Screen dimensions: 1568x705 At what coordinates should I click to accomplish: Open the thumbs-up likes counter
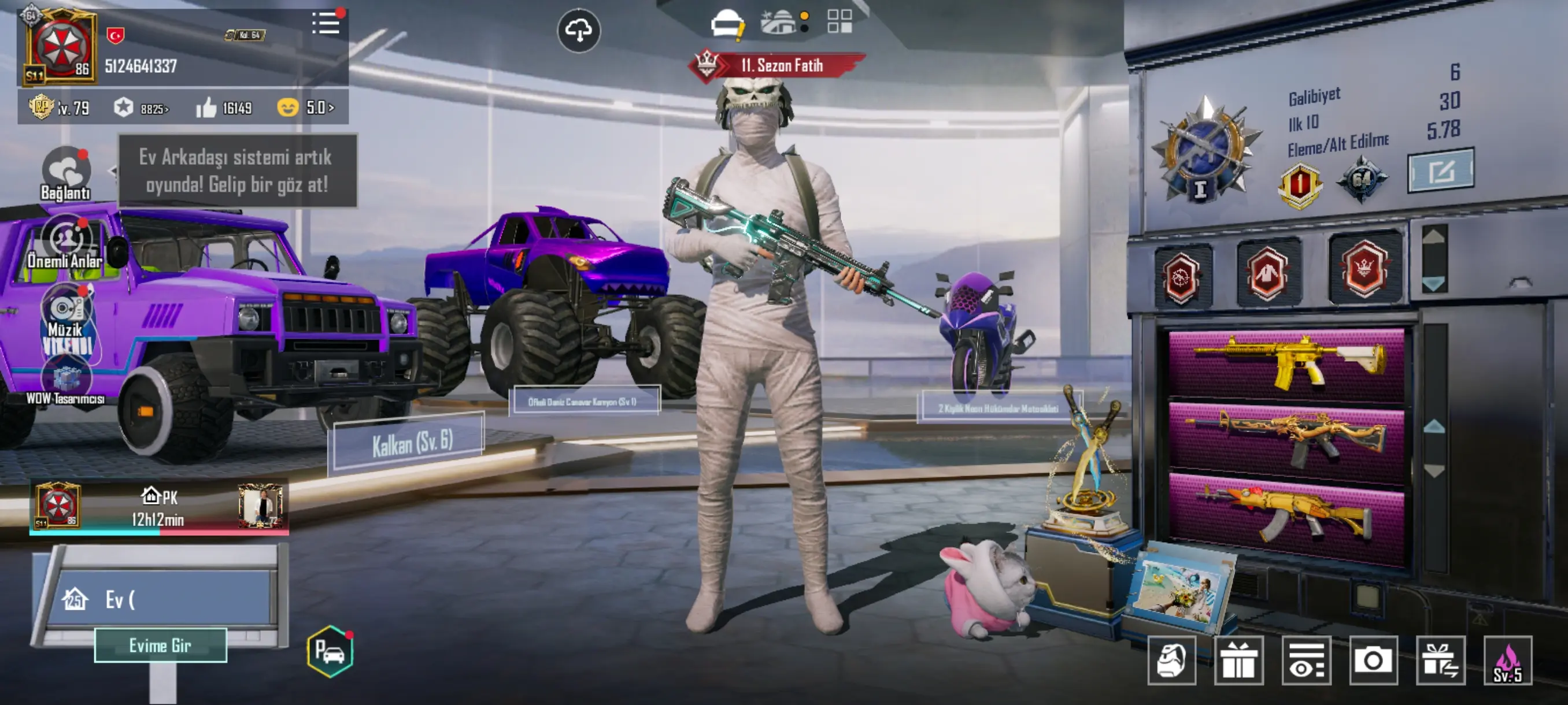[223, 108]
